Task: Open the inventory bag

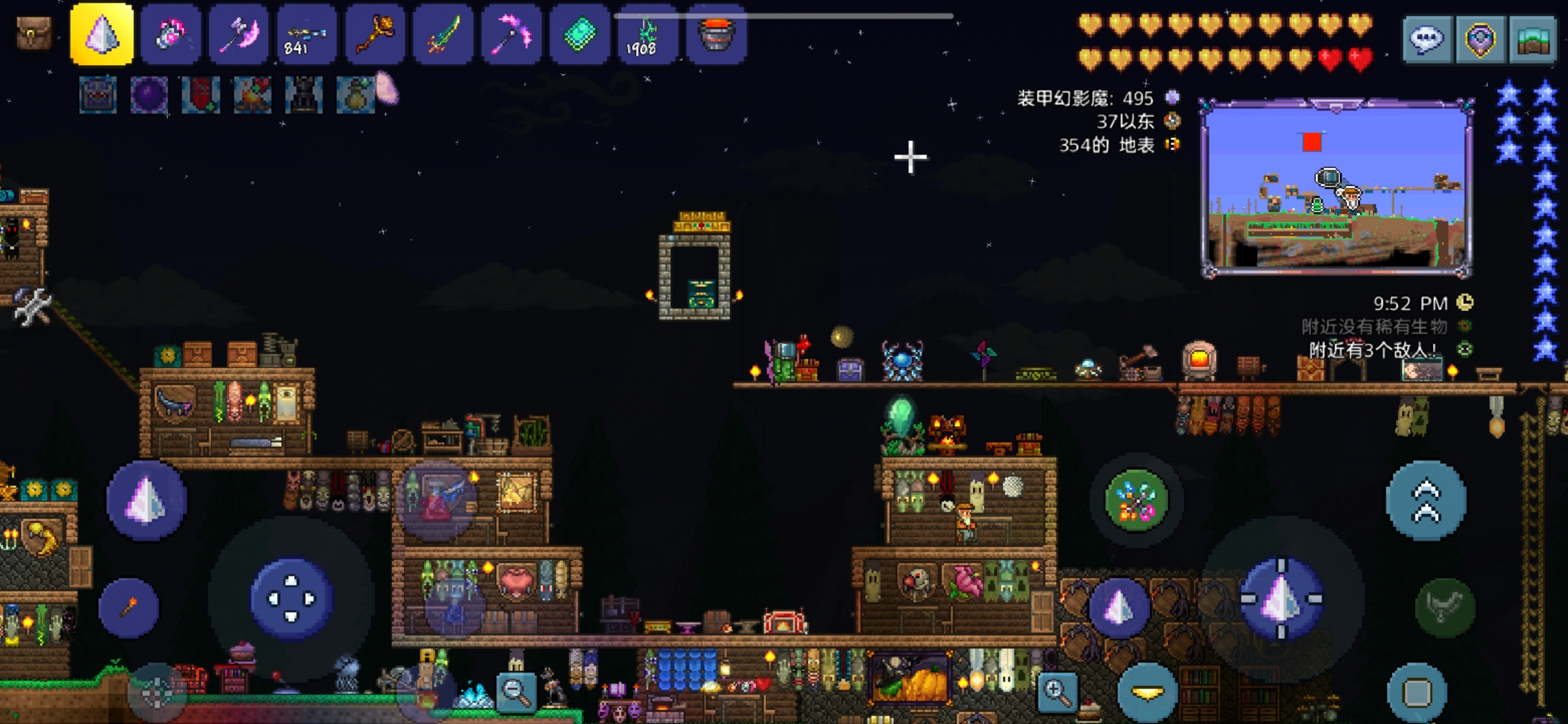Action: (34, 34)
